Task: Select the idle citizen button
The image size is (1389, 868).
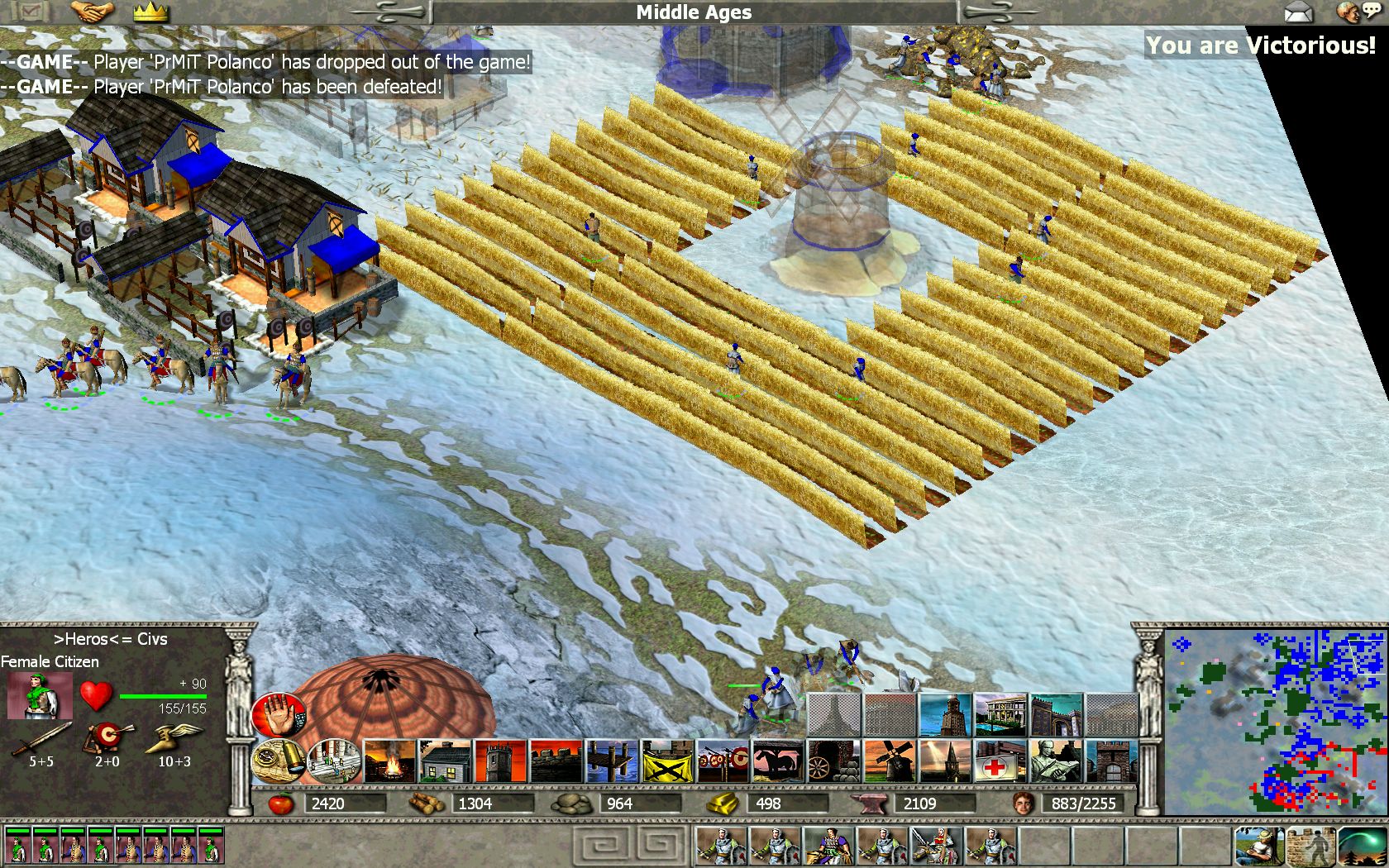Action: tap(1259, 846)
